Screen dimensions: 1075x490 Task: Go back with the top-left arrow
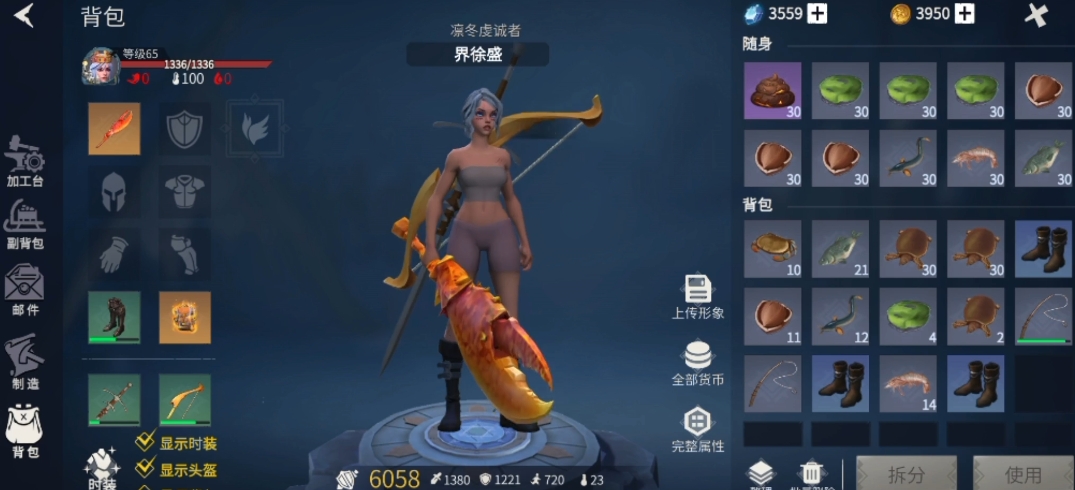(24, 16)
